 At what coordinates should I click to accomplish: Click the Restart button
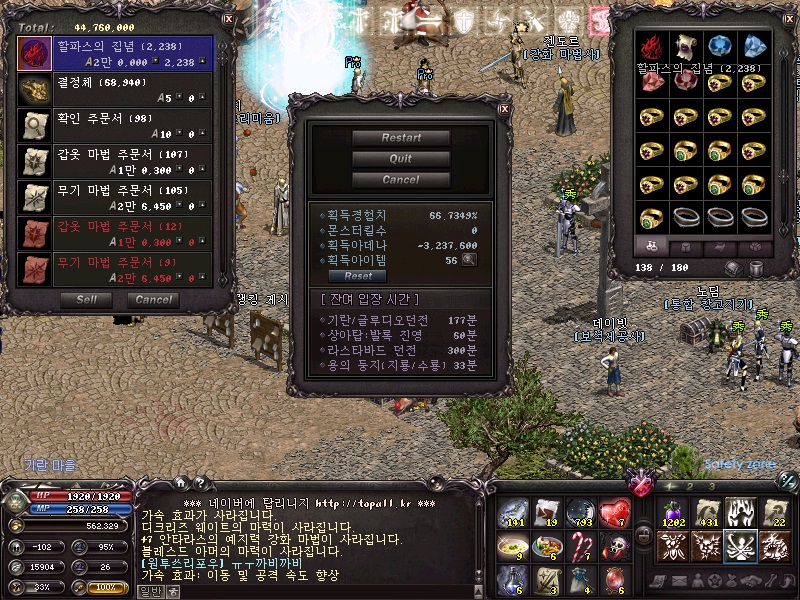(401, 138)
